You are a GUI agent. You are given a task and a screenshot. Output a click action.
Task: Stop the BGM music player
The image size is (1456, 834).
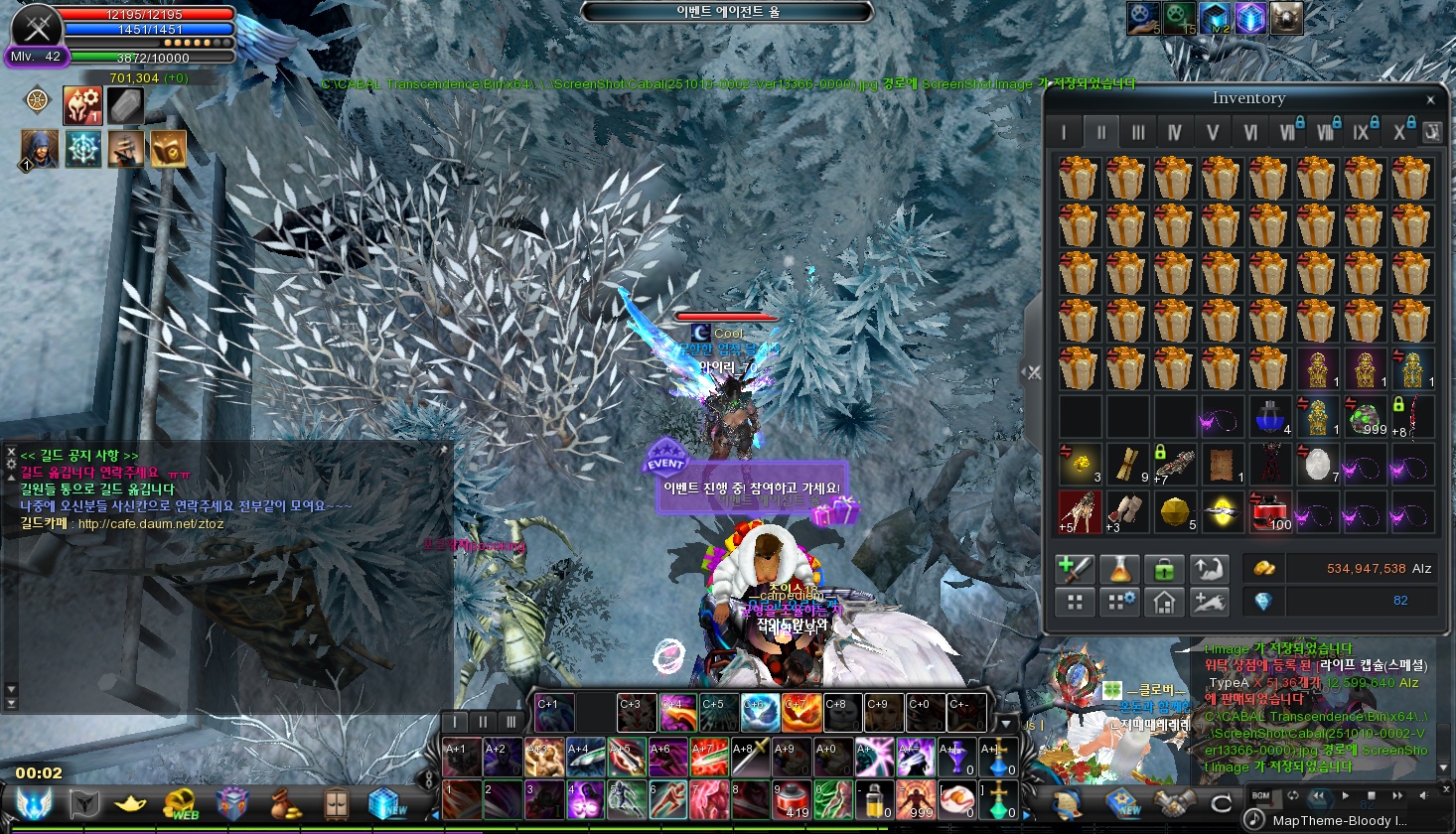1372,795
